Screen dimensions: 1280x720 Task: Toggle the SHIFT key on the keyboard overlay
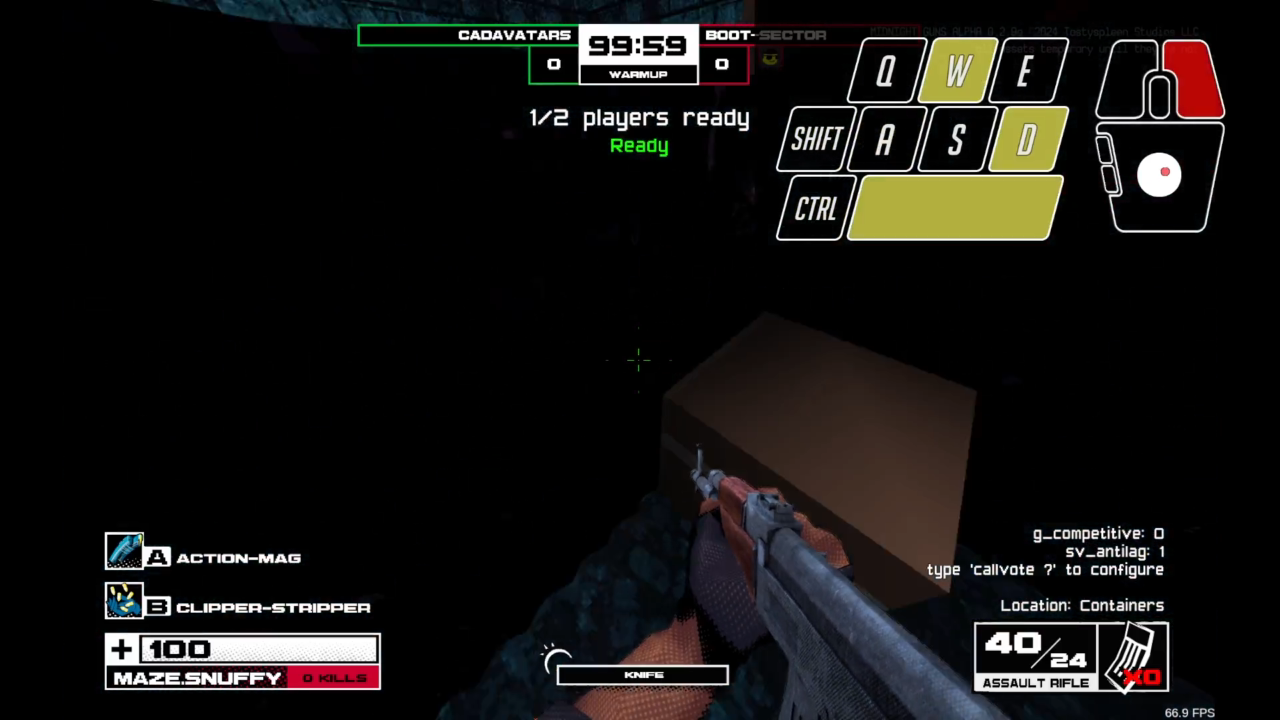coord(814,139)
